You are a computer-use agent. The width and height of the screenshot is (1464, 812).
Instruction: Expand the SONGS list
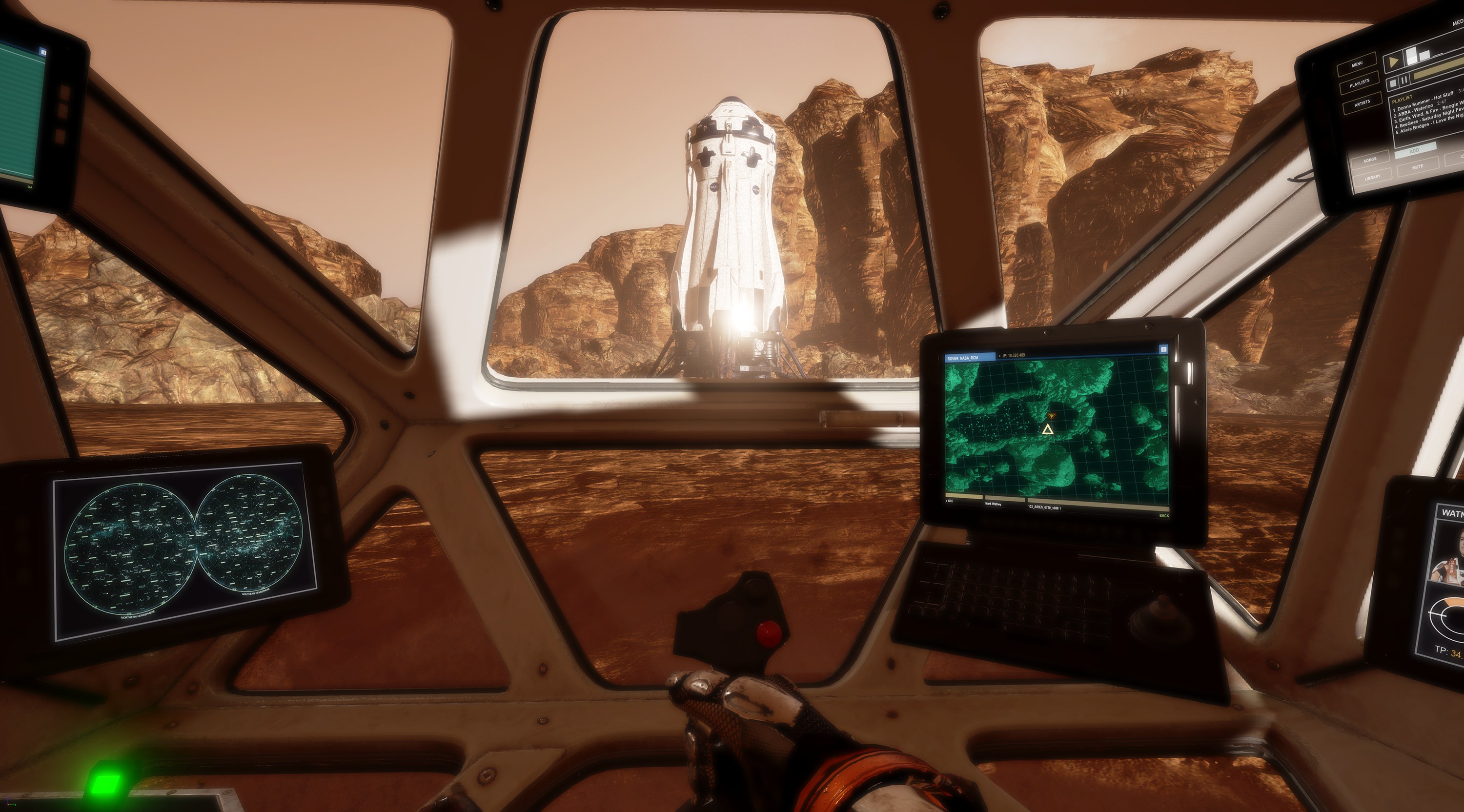click(x=1370, y=159)
